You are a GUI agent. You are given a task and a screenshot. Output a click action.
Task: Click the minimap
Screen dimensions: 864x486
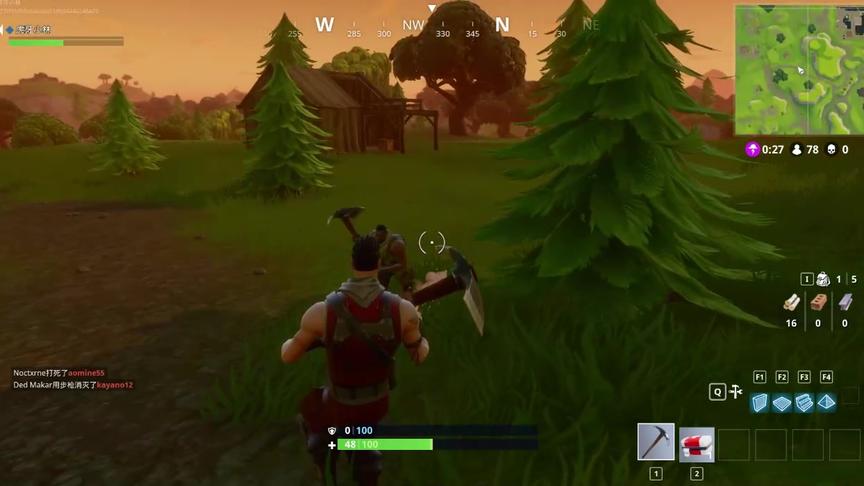797,69
